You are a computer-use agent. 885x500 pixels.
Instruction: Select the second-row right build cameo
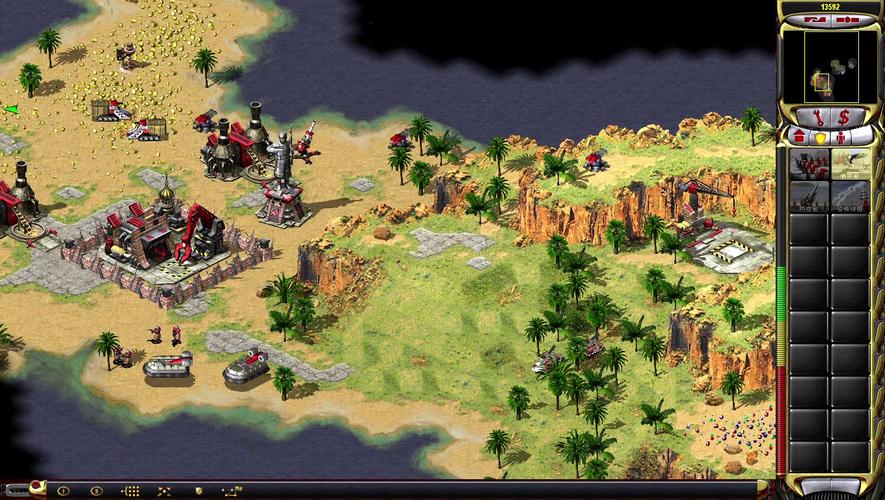point(851,196)
